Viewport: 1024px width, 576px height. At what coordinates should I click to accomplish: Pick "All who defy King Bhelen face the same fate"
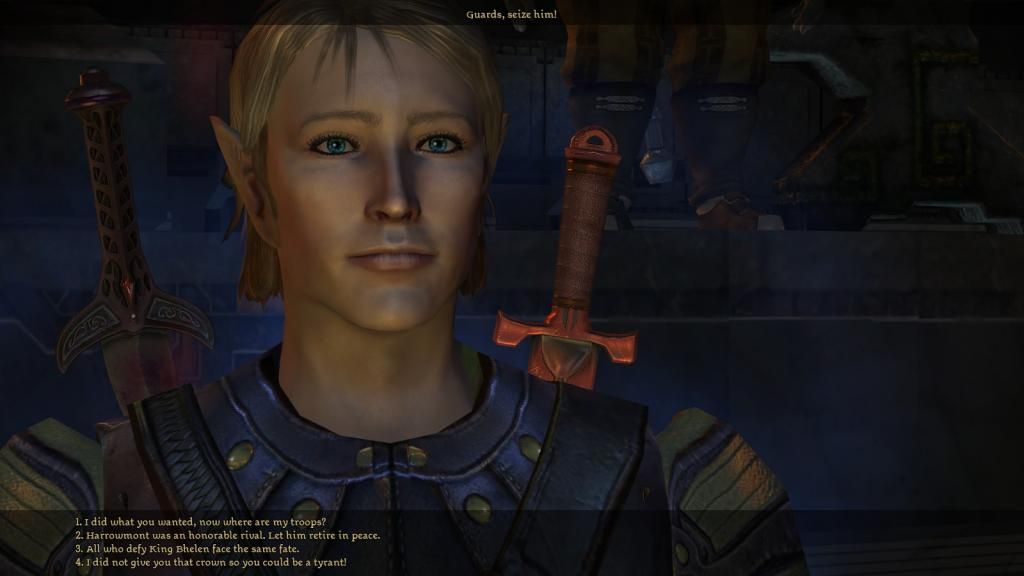click(x=186, y=549)
